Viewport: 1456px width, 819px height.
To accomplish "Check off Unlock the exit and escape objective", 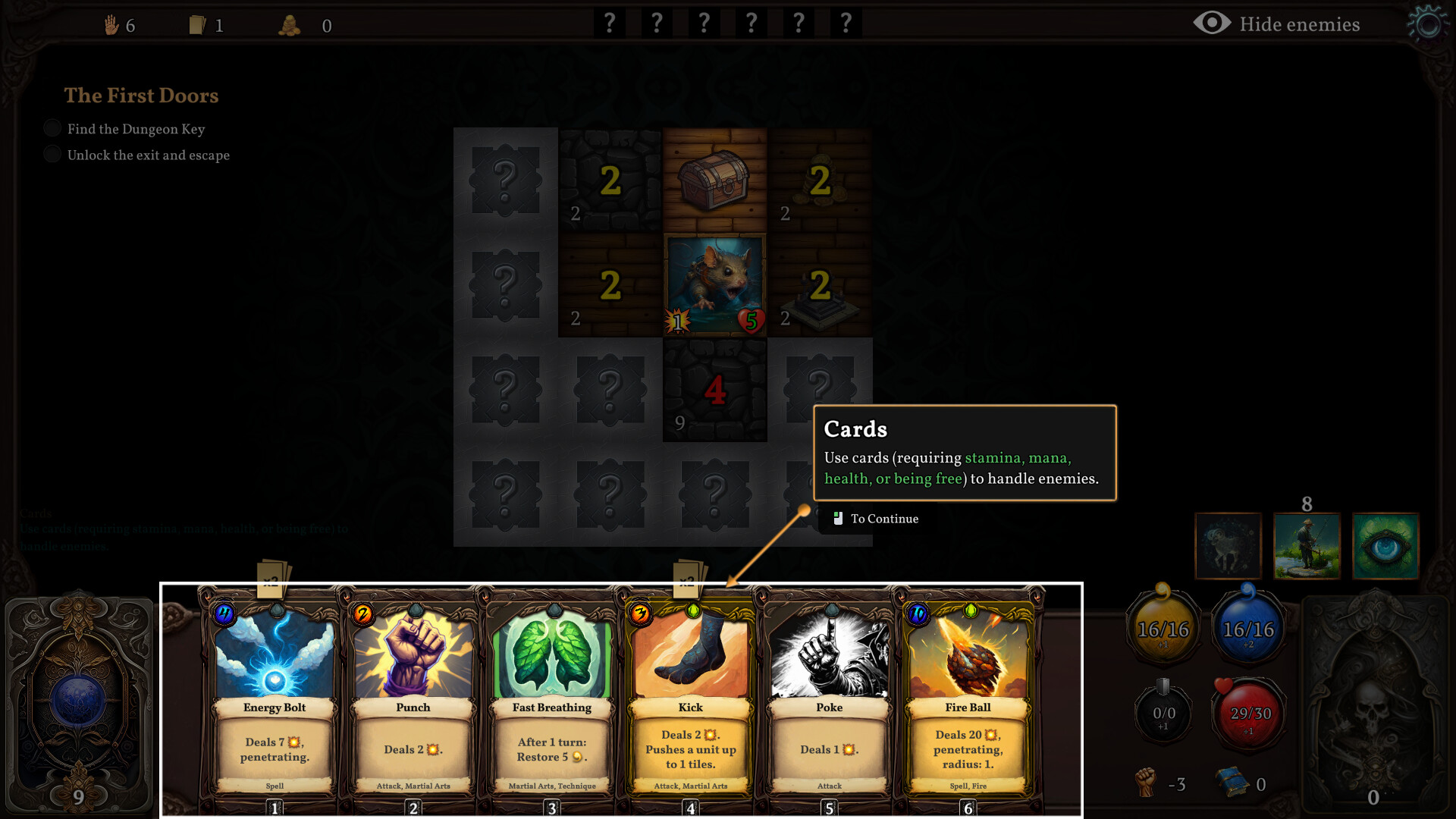I will [52, 154].
